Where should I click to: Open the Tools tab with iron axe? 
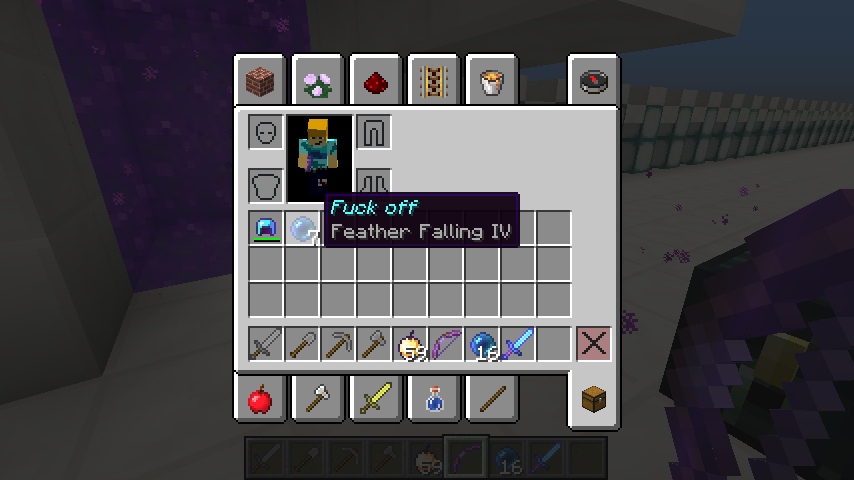coord(319,399)
